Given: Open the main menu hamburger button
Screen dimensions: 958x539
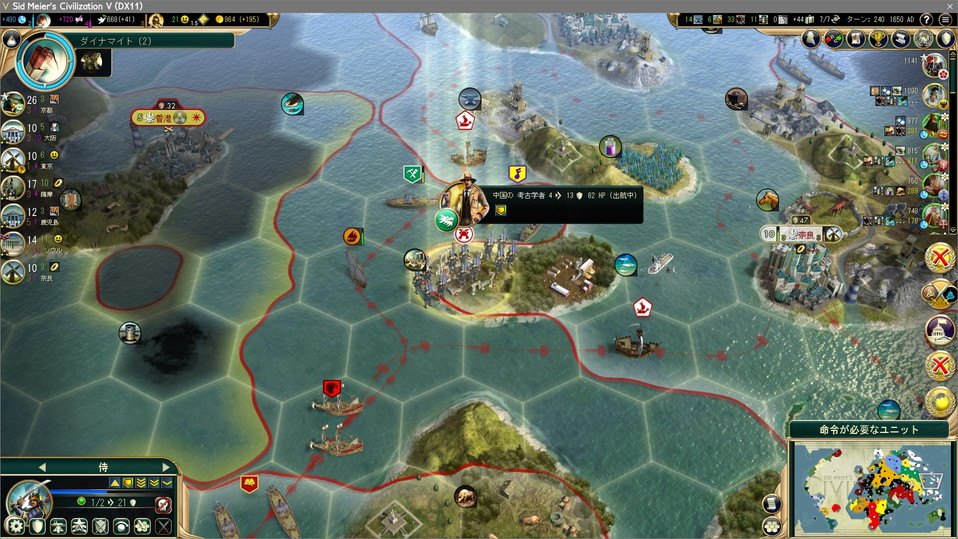Looking at the screenshot, I should point(946,20).
